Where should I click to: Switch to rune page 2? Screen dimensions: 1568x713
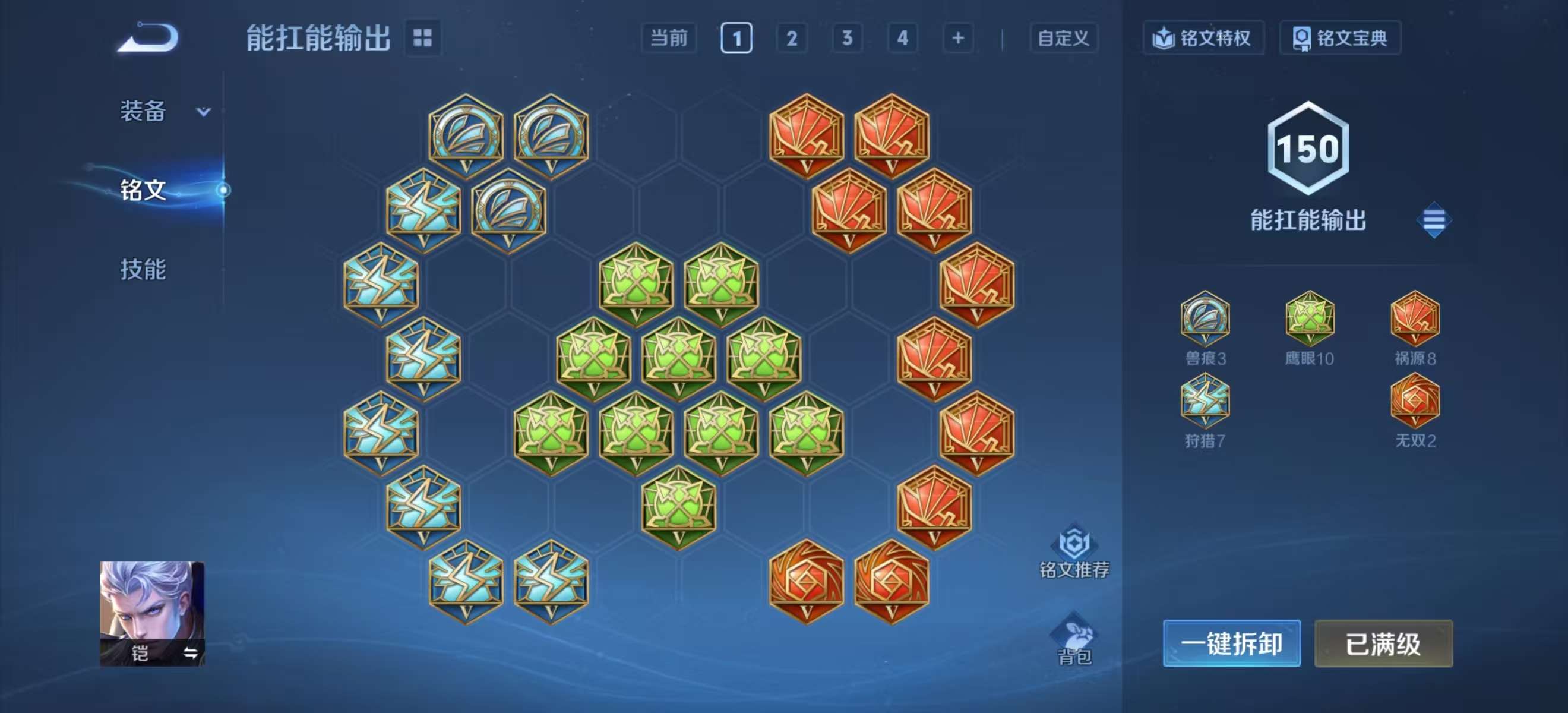791,39
